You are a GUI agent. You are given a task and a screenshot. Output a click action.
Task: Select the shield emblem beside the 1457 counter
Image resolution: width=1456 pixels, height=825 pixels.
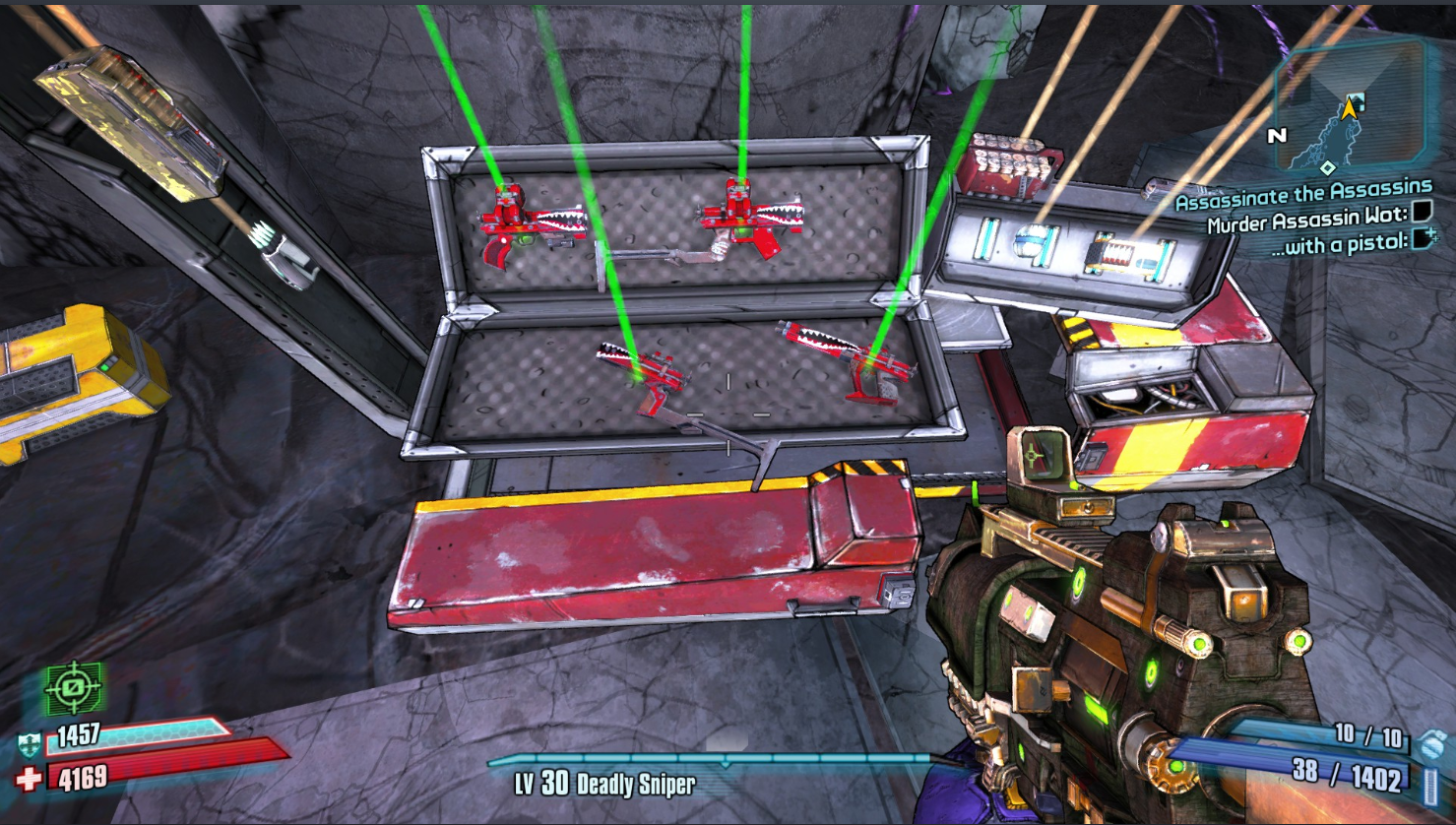[29, 743]
